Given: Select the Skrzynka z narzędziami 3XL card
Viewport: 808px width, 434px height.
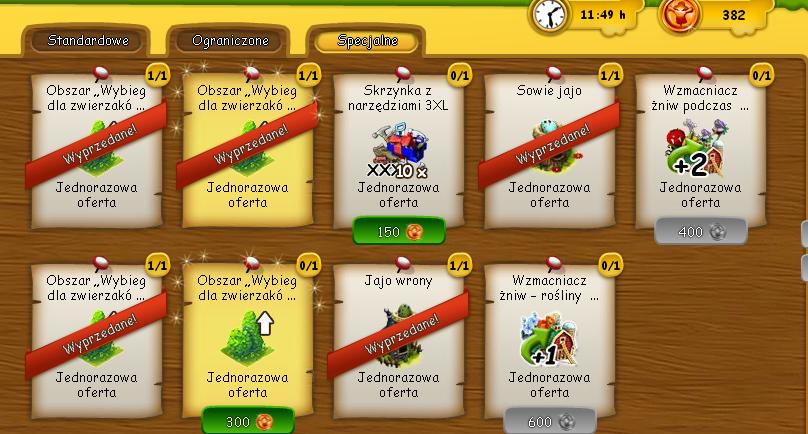Looking at the screenshot, I should [x=398, y=145].
